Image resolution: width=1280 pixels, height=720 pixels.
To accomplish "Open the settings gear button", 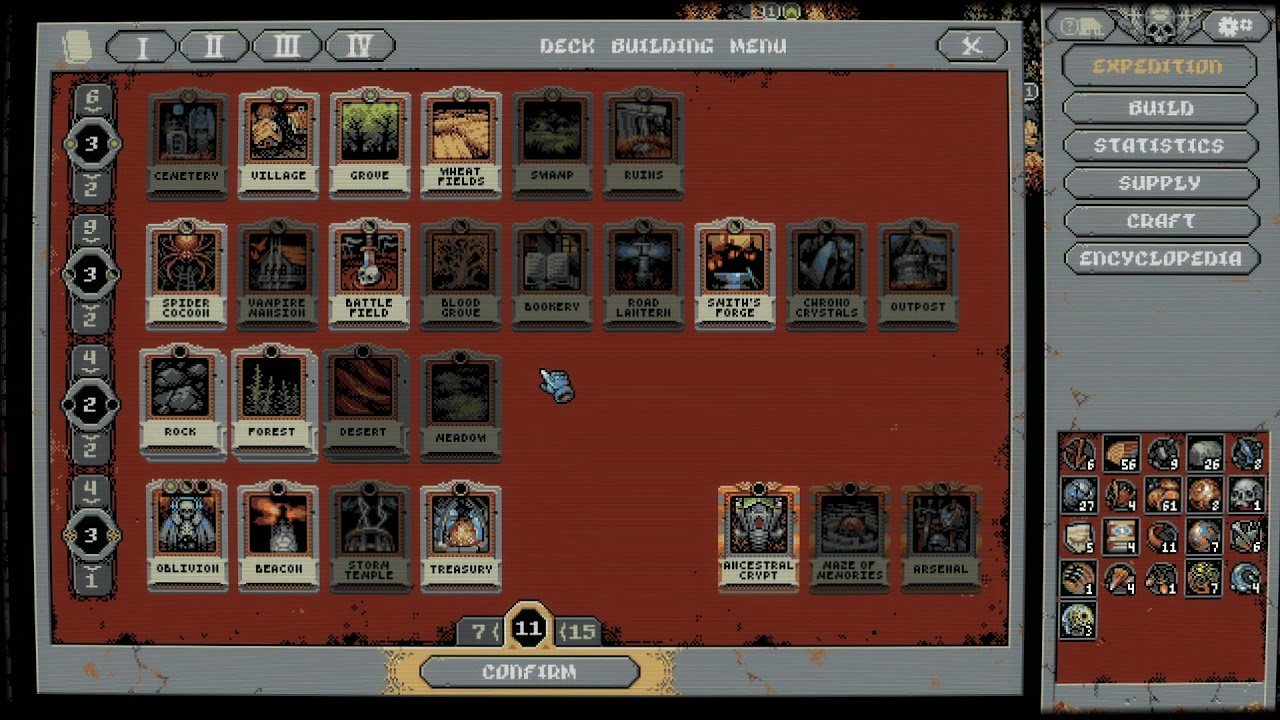I will (x=1234, y=26).
